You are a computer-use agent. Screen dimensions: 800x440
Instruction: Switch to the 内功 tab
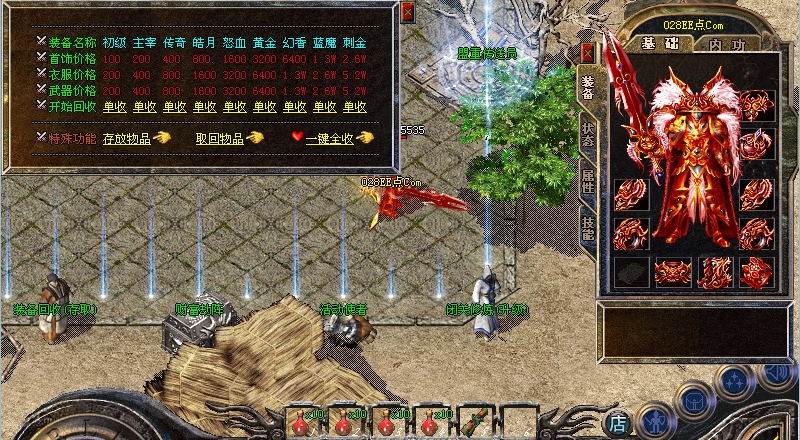[727, 44]
